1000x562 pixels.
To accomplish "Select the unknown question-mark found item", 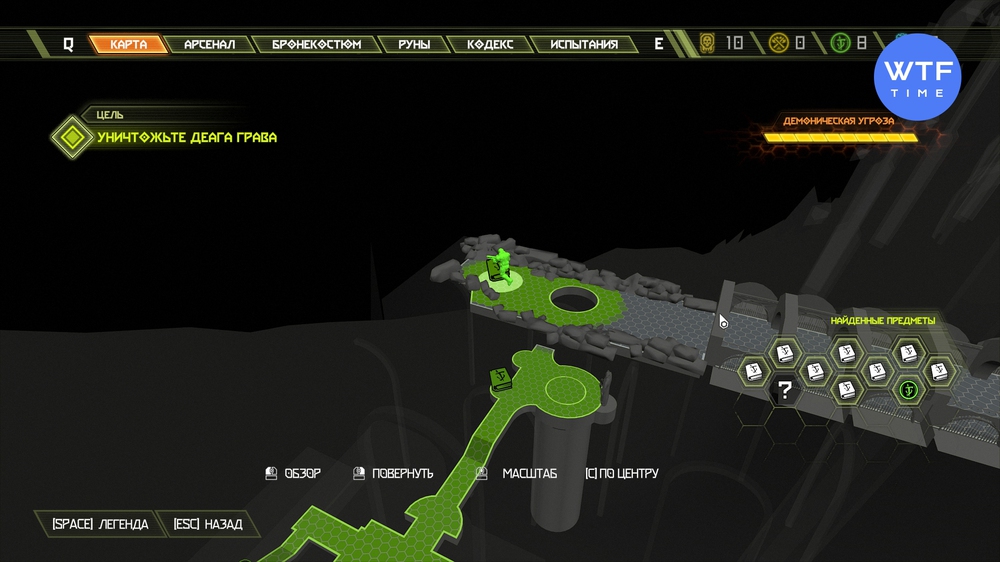I will (786, 390).
